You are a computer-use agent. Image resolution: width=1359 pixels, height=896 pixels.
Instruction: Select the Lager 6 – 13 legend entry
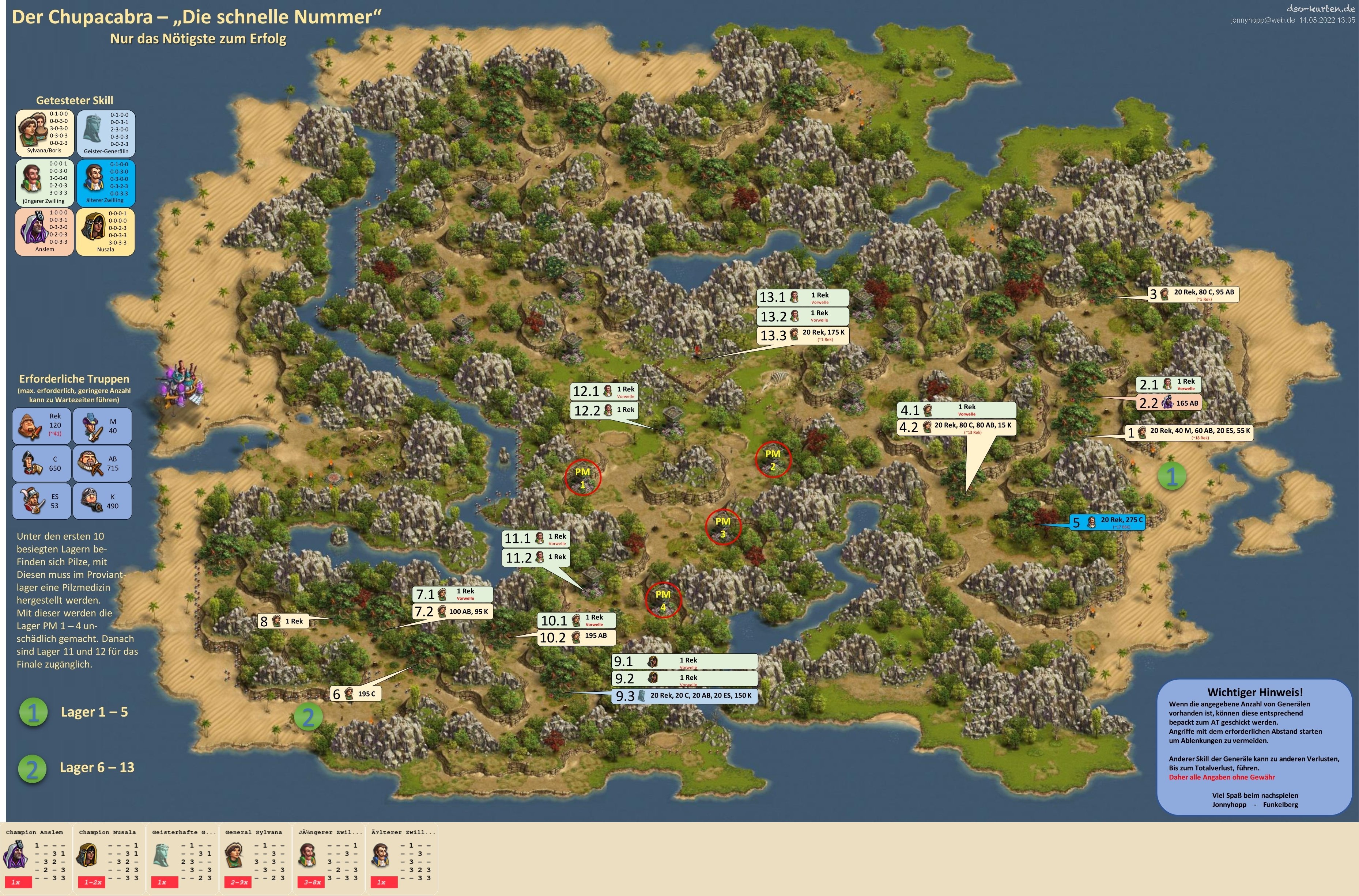tap(77, 768)
